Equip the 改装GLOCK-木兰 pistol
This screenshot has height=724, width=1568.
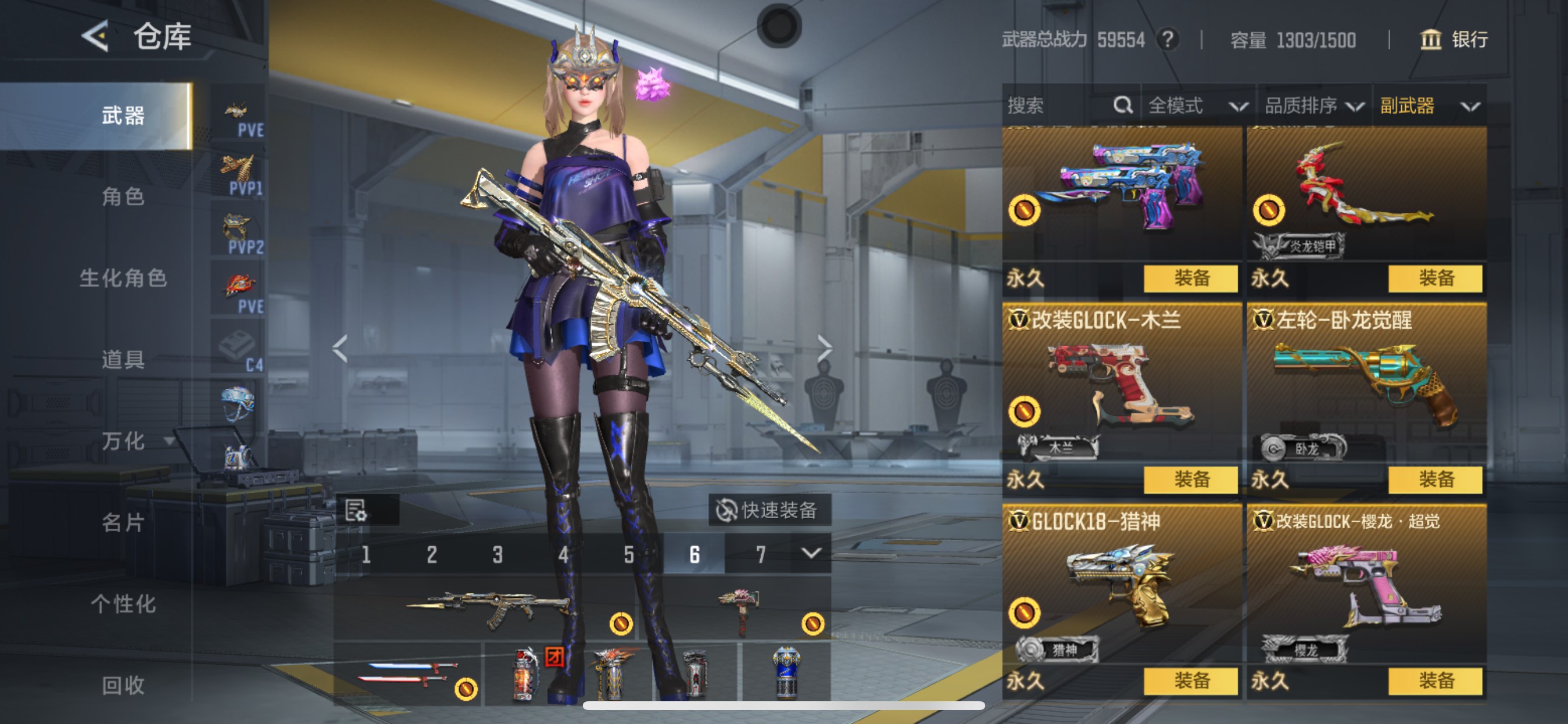pyautogui.click(x=1190, y=479)
